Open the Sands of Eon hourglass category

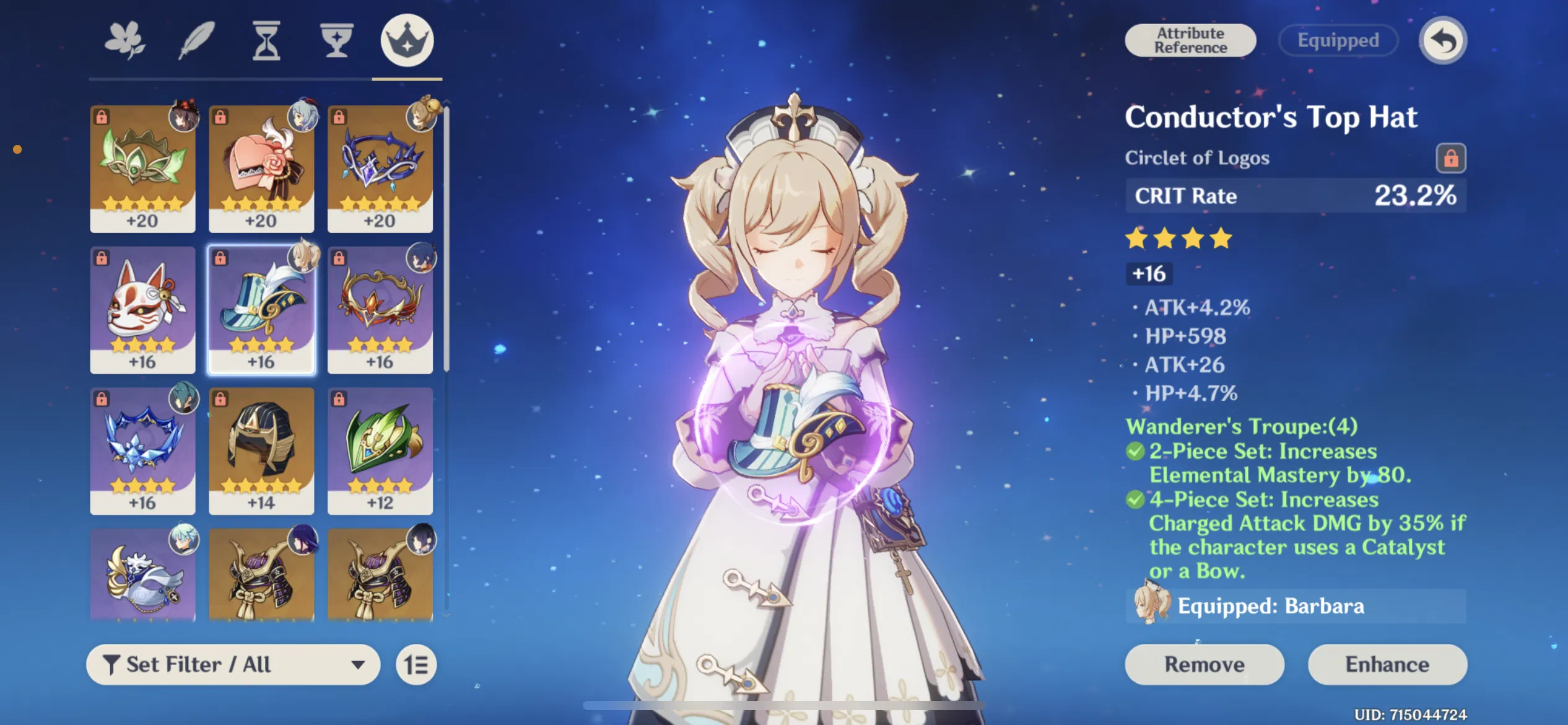(x=266, y=40)
